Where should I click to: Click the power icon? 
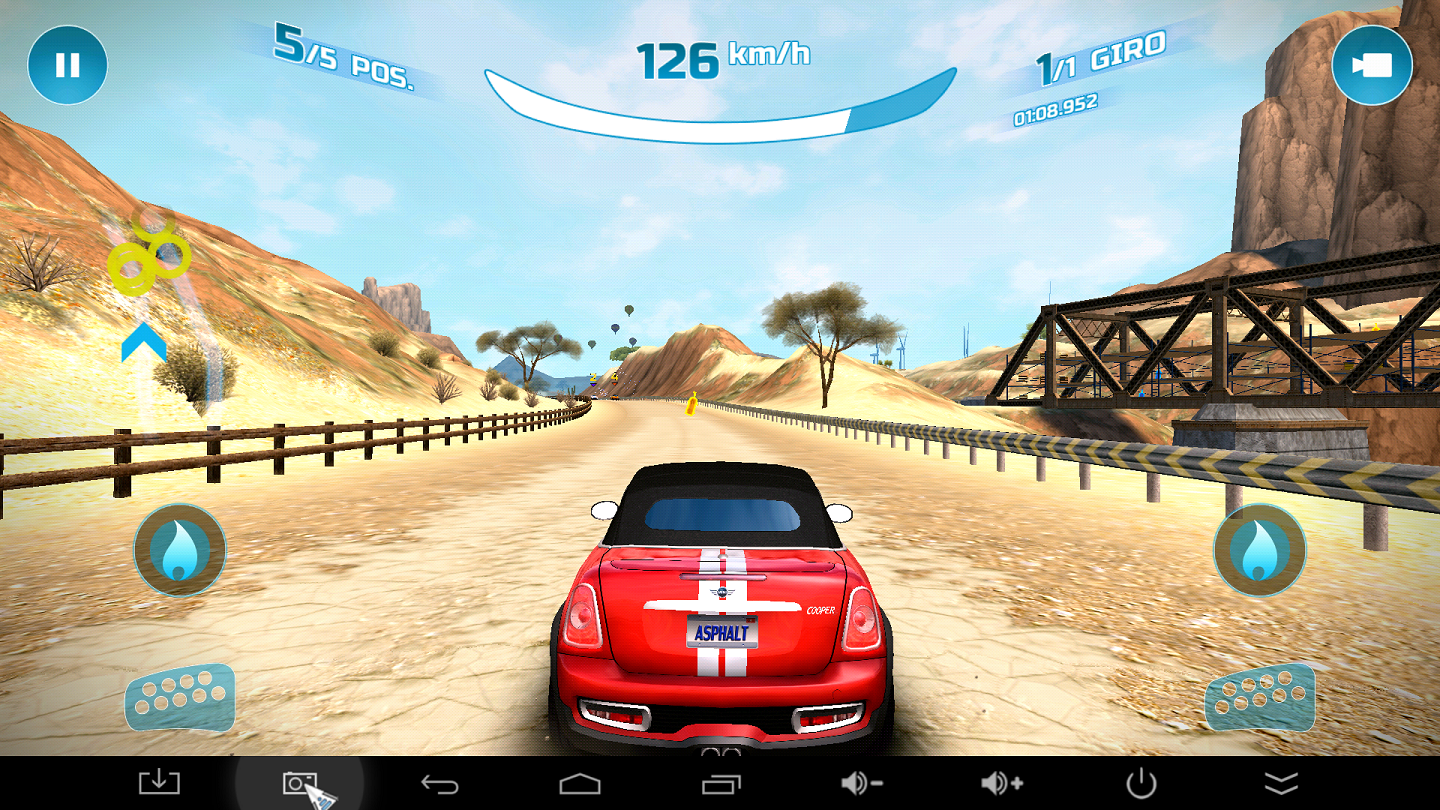coord(1141,783)
